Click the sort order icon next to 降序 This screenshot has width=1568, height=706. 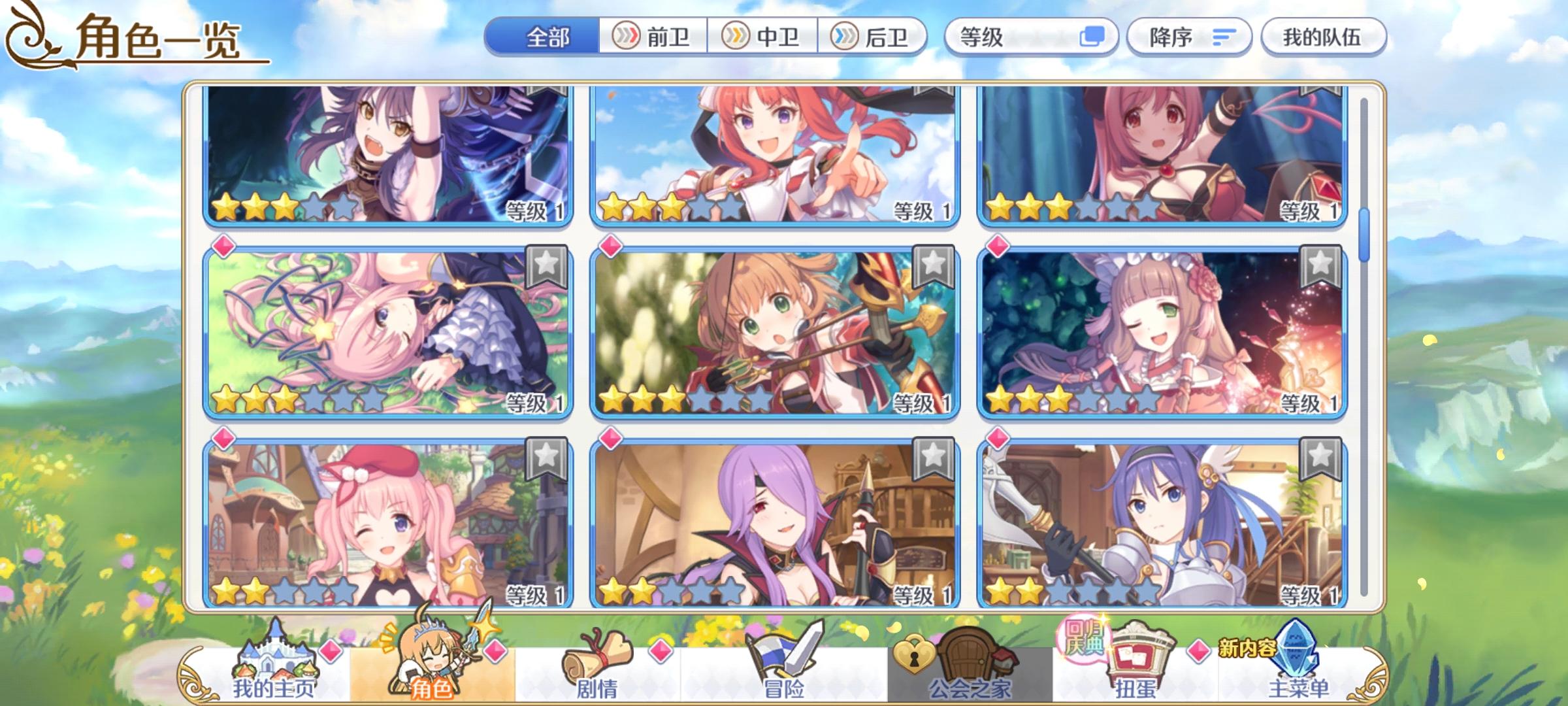(1228, 37)
